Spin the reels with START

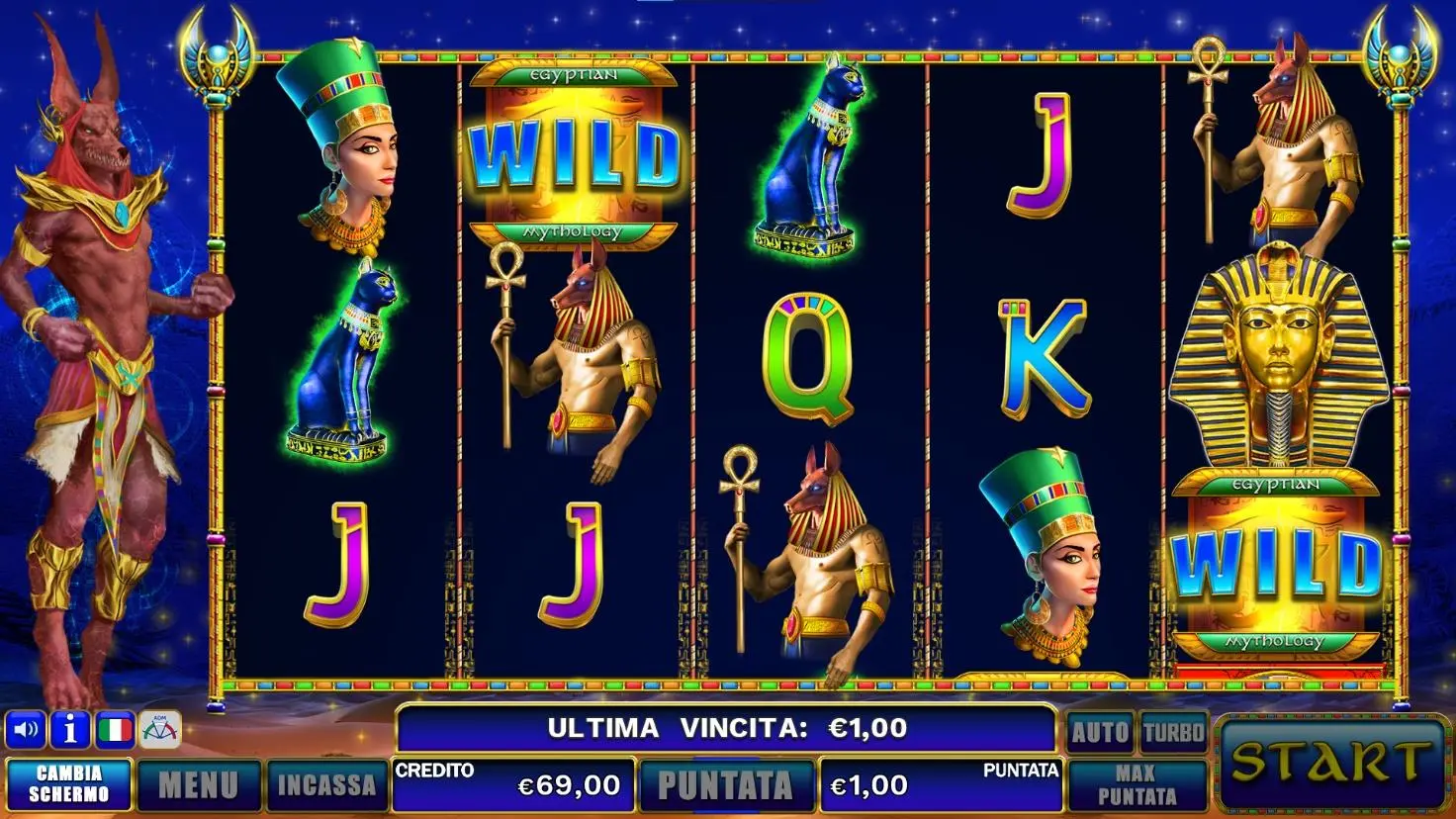click(x=1330, y=763)
